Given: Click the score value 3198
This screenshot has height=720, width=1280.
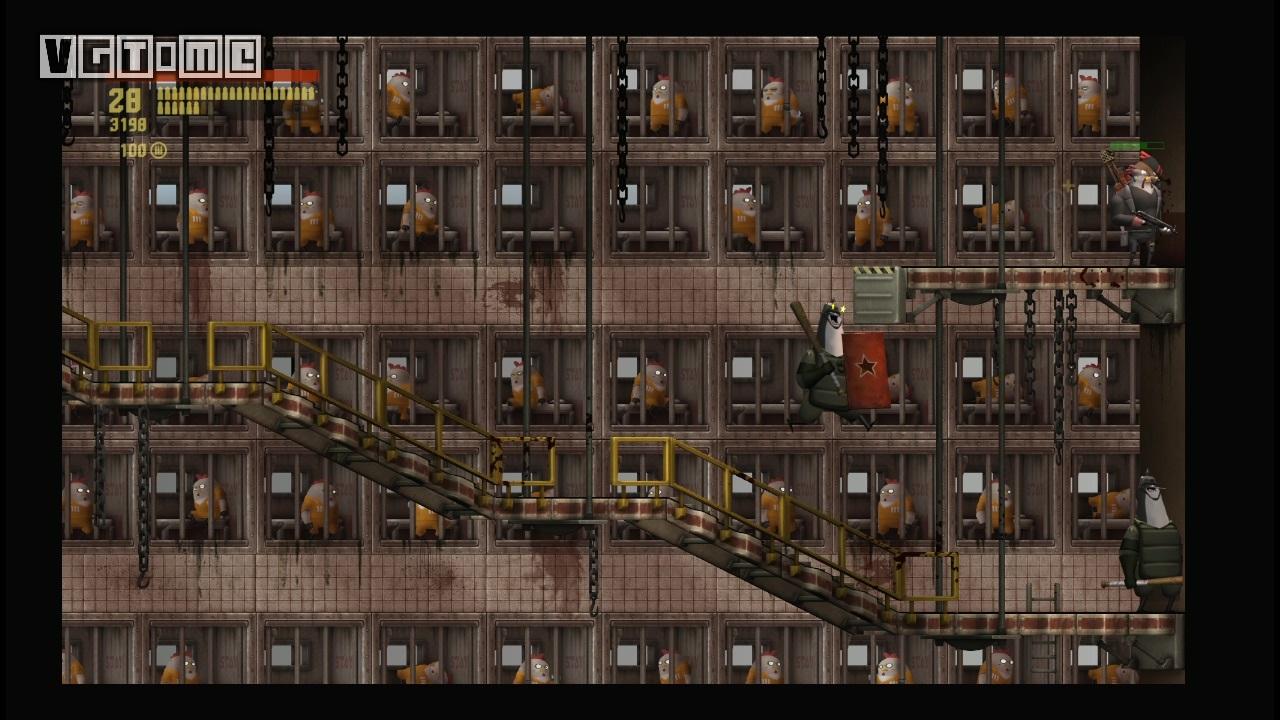Looking at the screenshot, I should [132, 122].
